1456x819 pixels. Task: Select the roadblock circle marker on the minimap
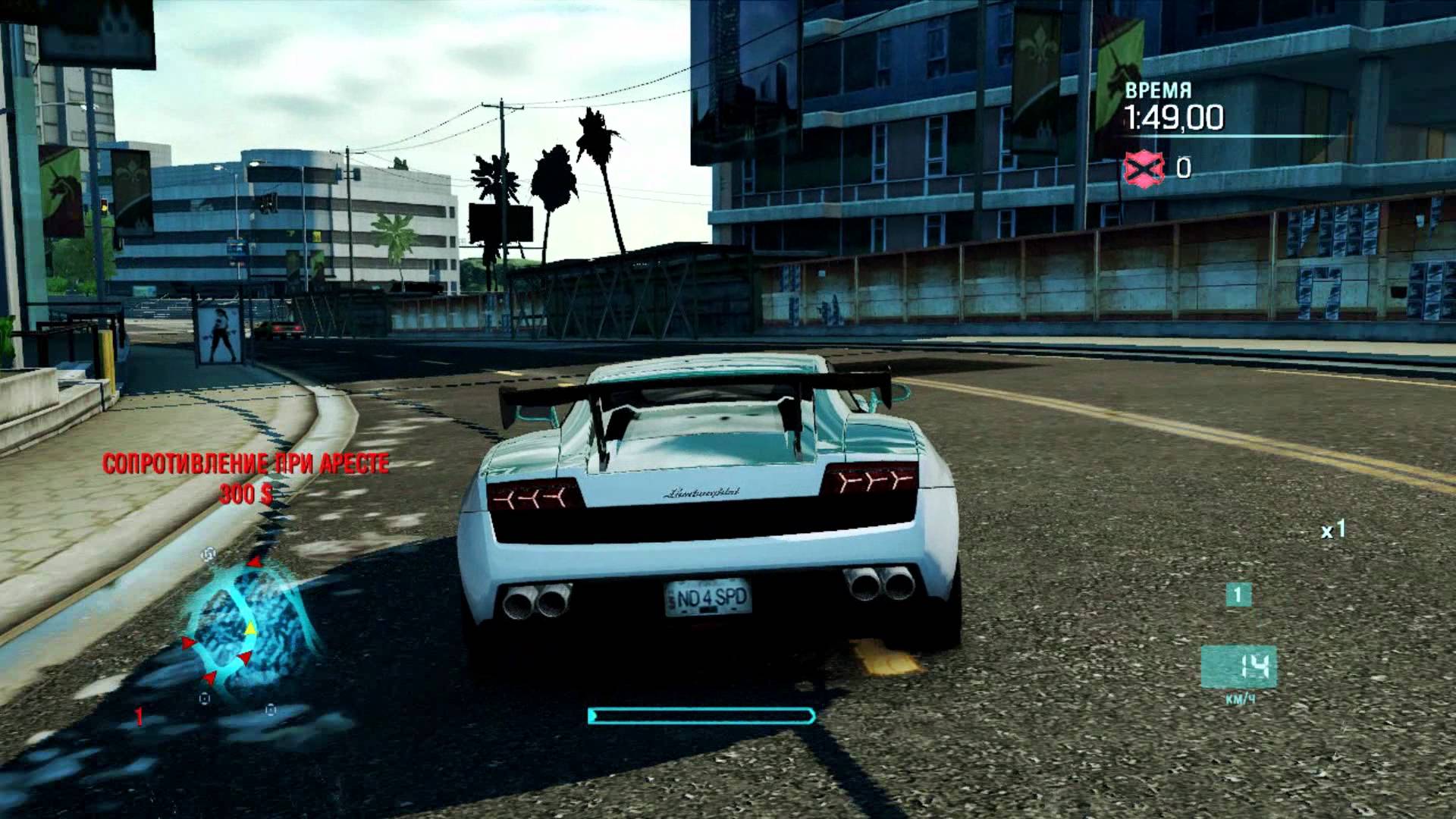[209, 555]
